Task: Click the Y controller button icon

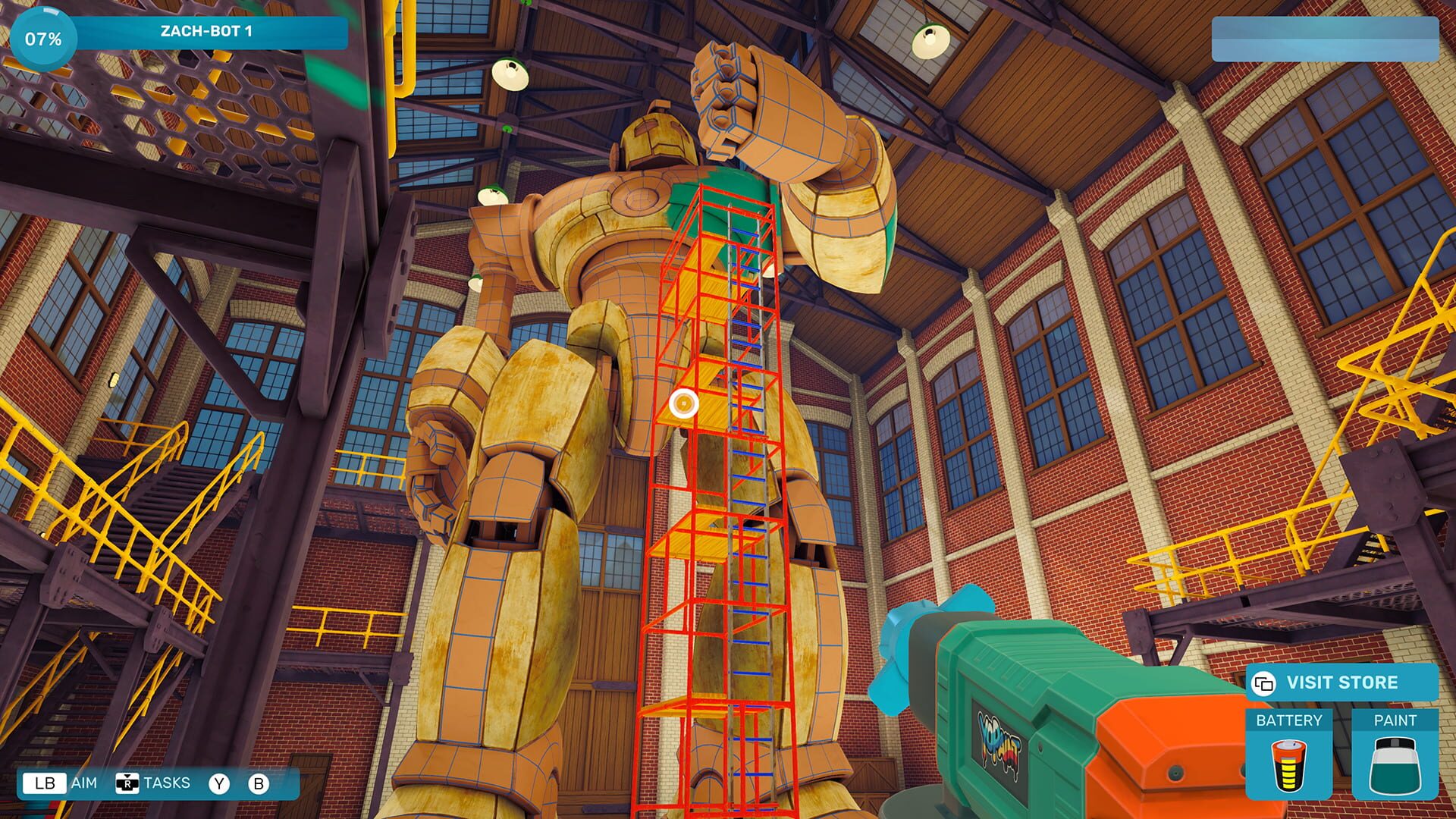Action: point(221,784)
